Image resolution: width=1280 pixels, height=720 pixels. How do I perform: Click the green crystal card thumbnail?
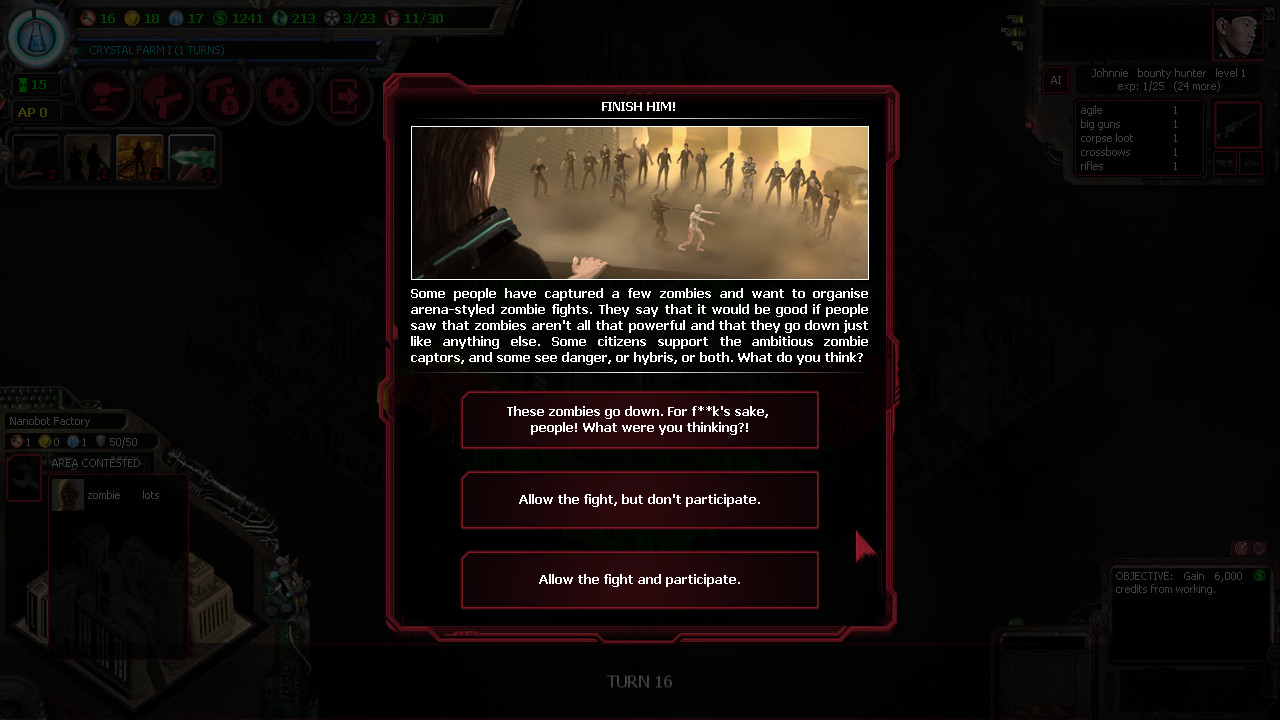pyautogui.click(x=192, y=158)
